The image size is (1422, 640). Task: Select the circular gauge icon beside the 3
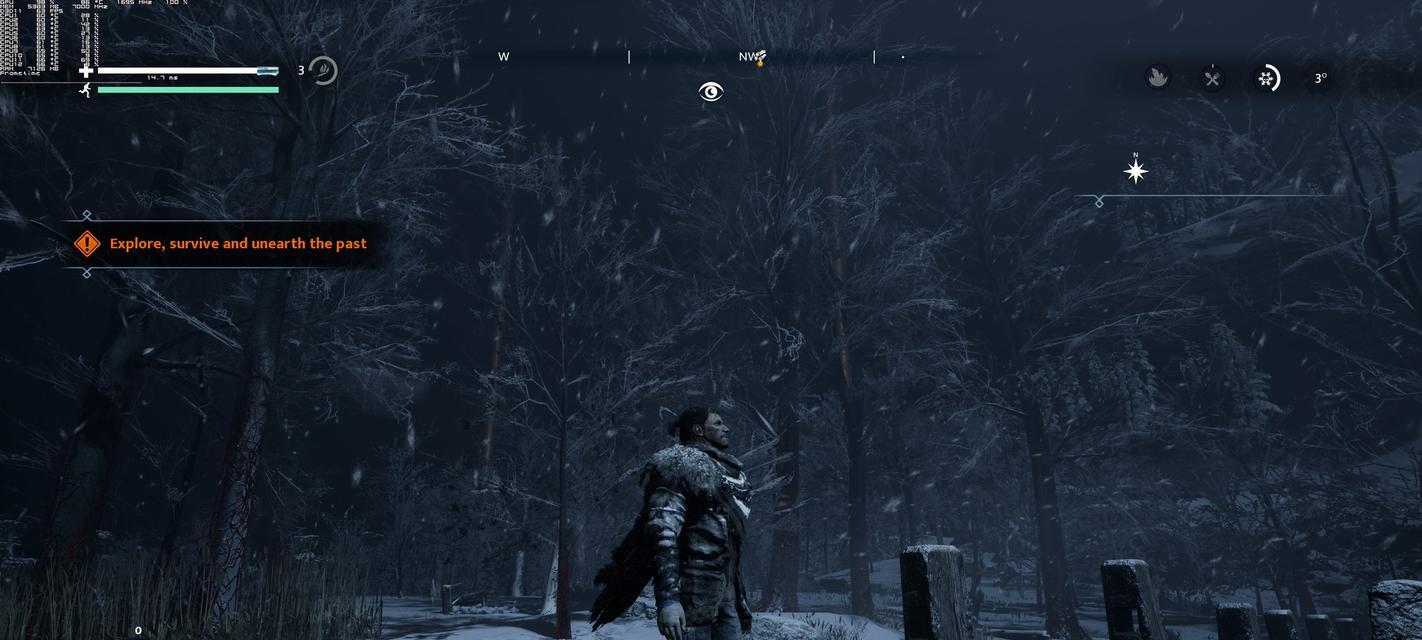click(322, 71)
